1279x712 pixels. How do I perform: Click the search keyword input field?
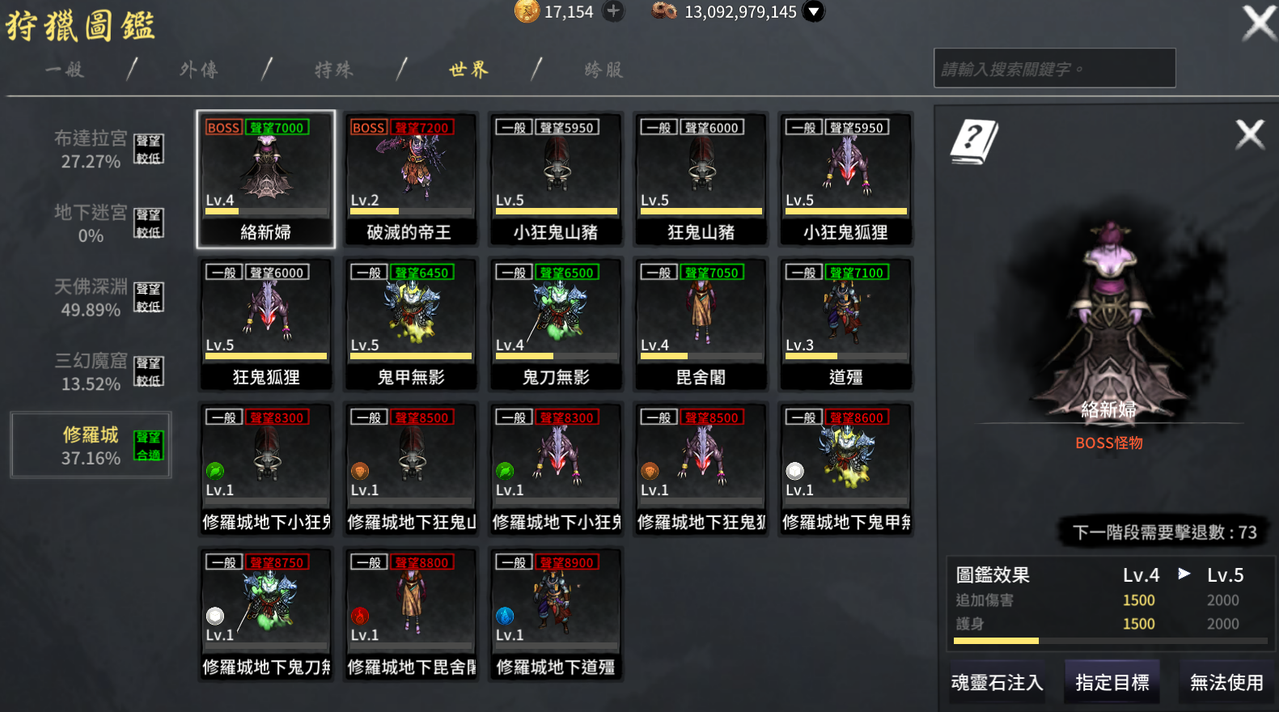(1054, 69)
